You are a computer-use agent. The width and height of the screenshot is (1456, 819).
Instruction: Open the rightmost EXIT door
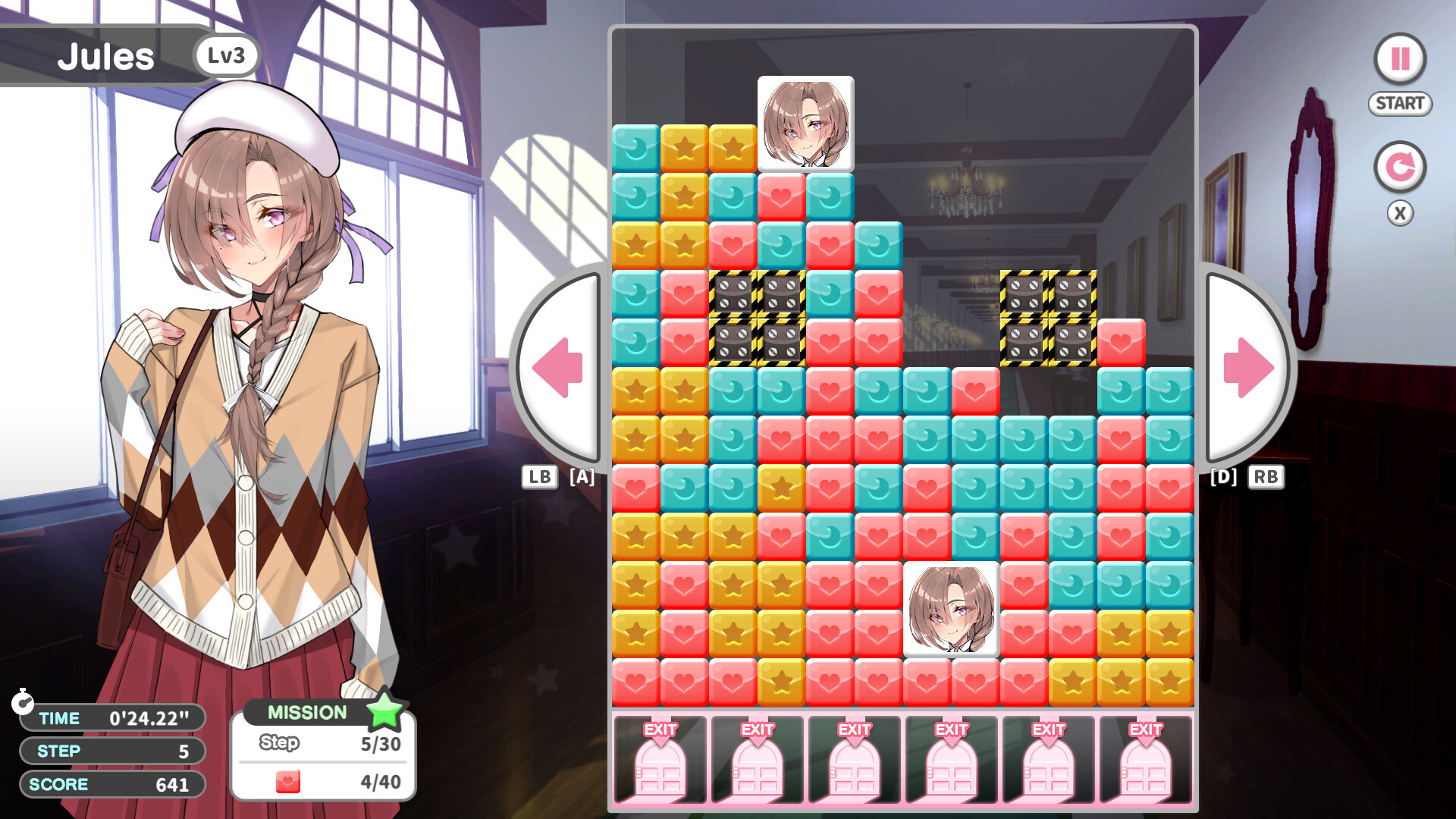[x=1144, y=758]
